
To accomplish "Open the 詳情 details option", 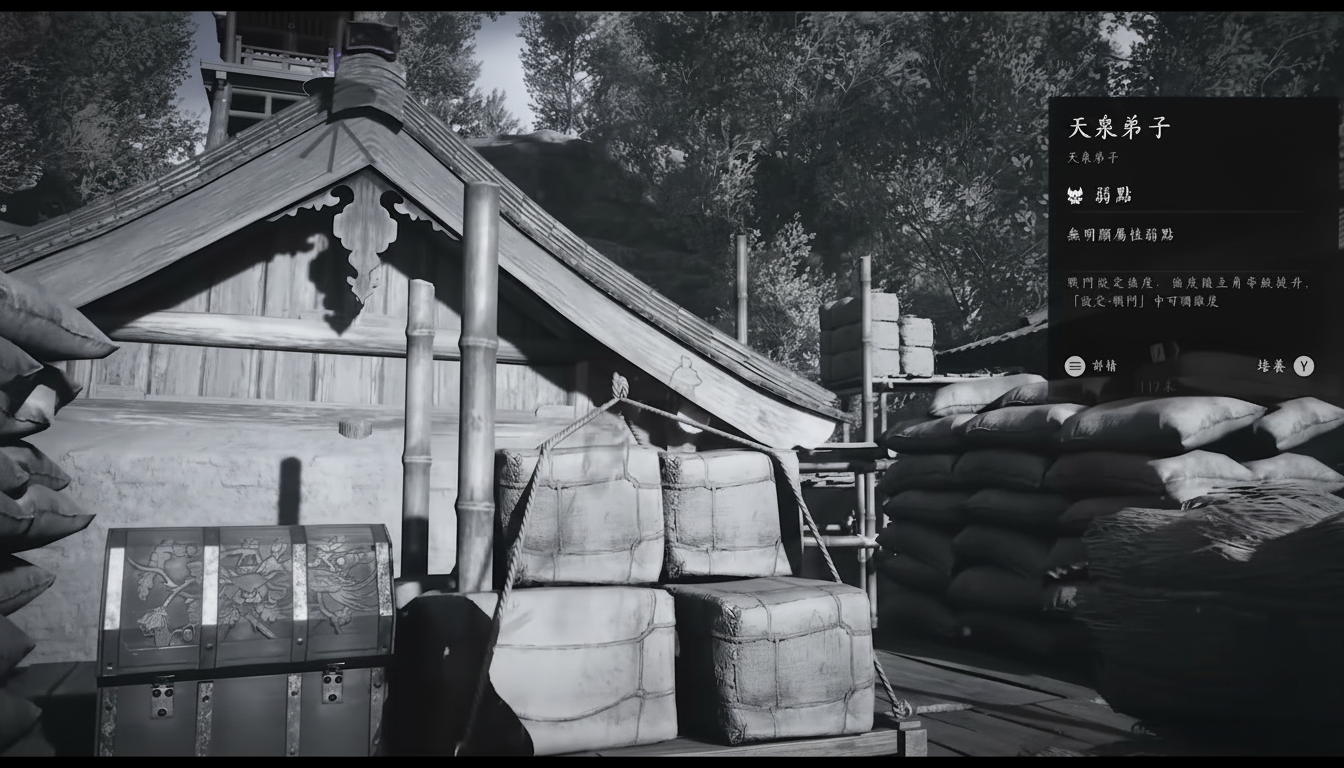I will [1107, 366].
